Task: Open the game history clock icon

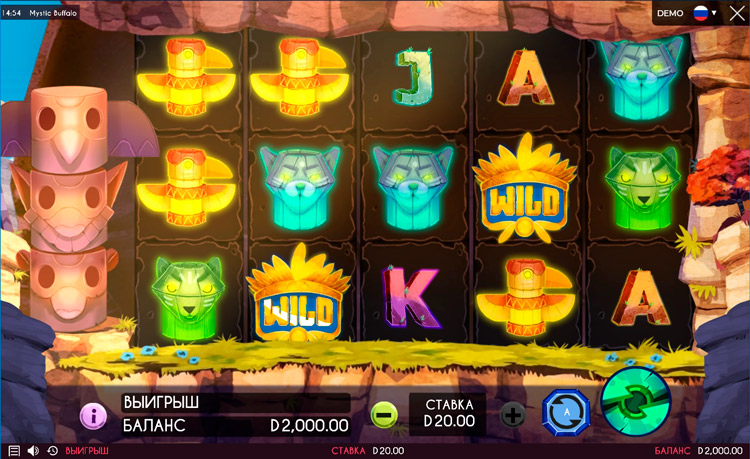Action: point(51,451)
